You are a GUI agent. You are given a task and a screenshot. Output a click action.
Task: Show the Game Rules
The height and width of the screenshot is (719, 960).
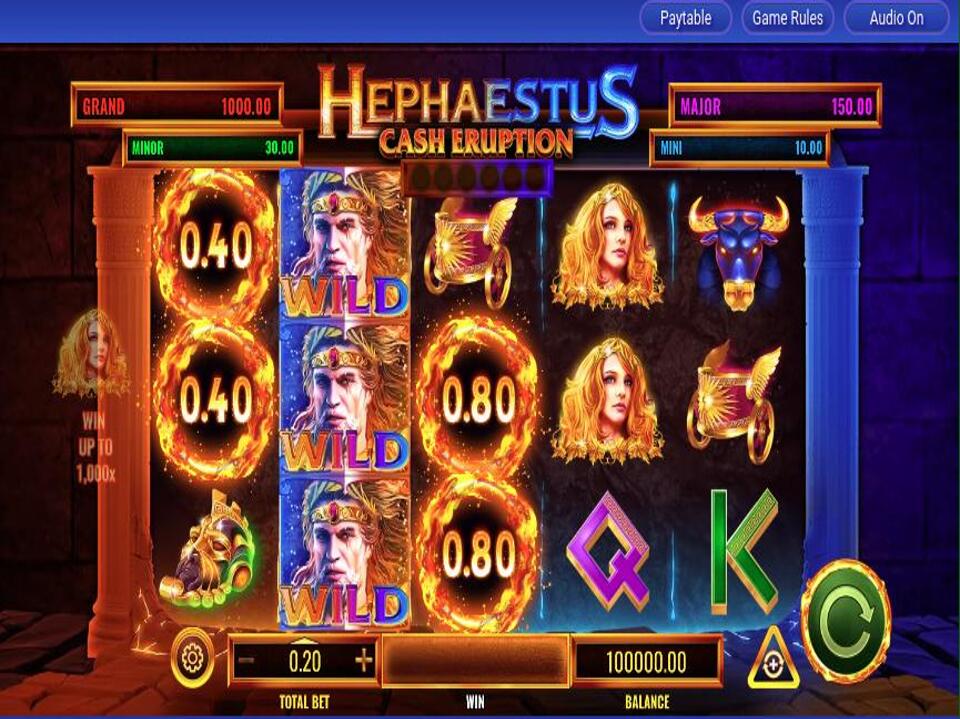tap(787, 18)
